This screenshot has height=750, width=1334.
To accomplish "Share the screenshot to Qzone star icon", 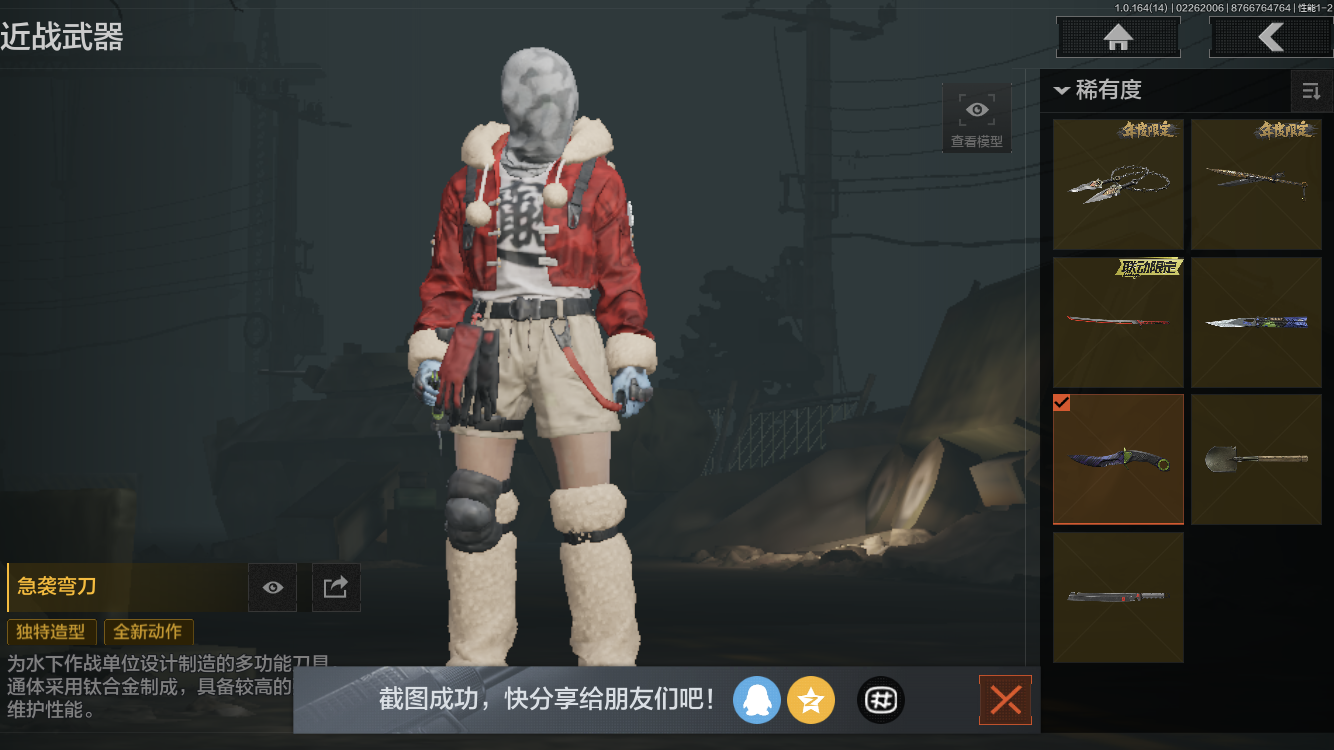I will pyautogui.click(x=811, y=700).
